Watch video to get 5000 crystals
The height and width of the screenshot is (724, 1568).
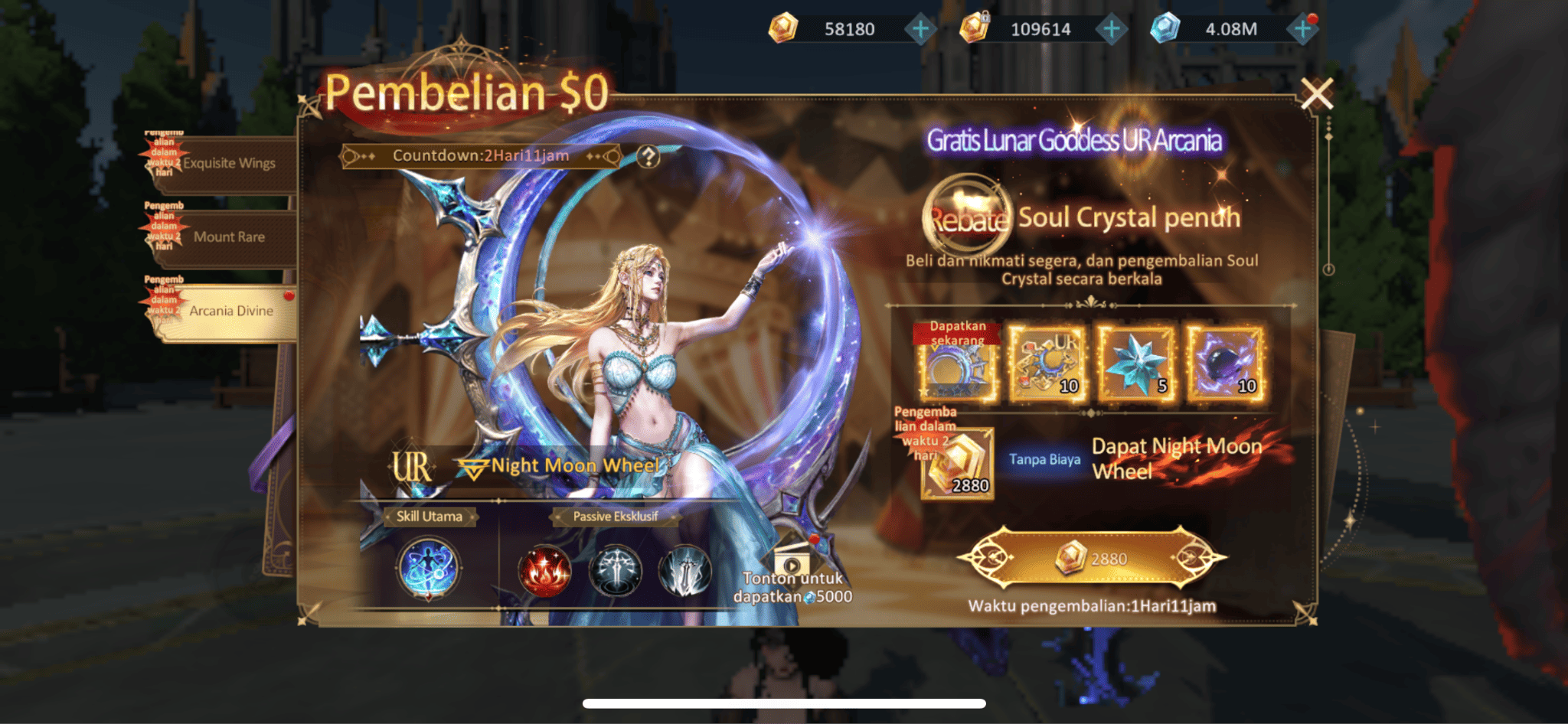[x=792, y=579]
